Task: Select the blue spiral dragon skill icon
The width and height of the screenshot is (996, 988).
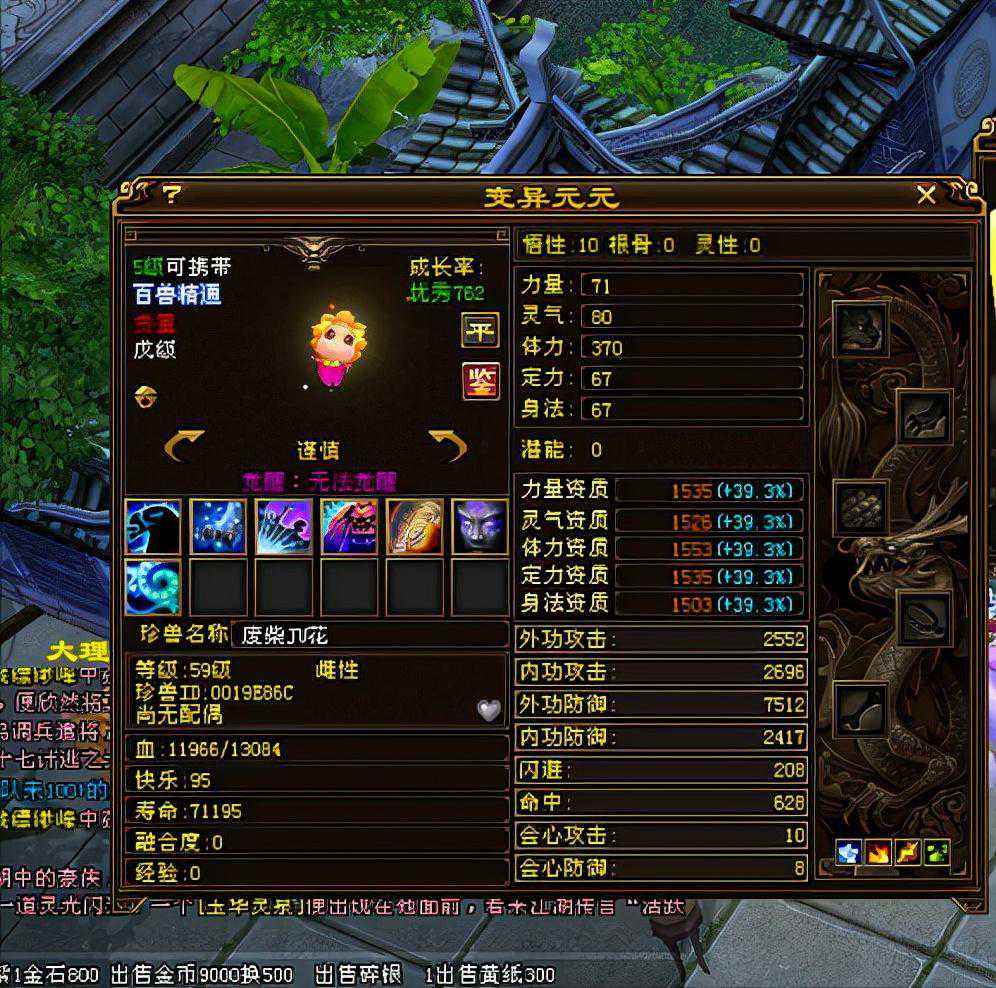Action: [153, 587]
